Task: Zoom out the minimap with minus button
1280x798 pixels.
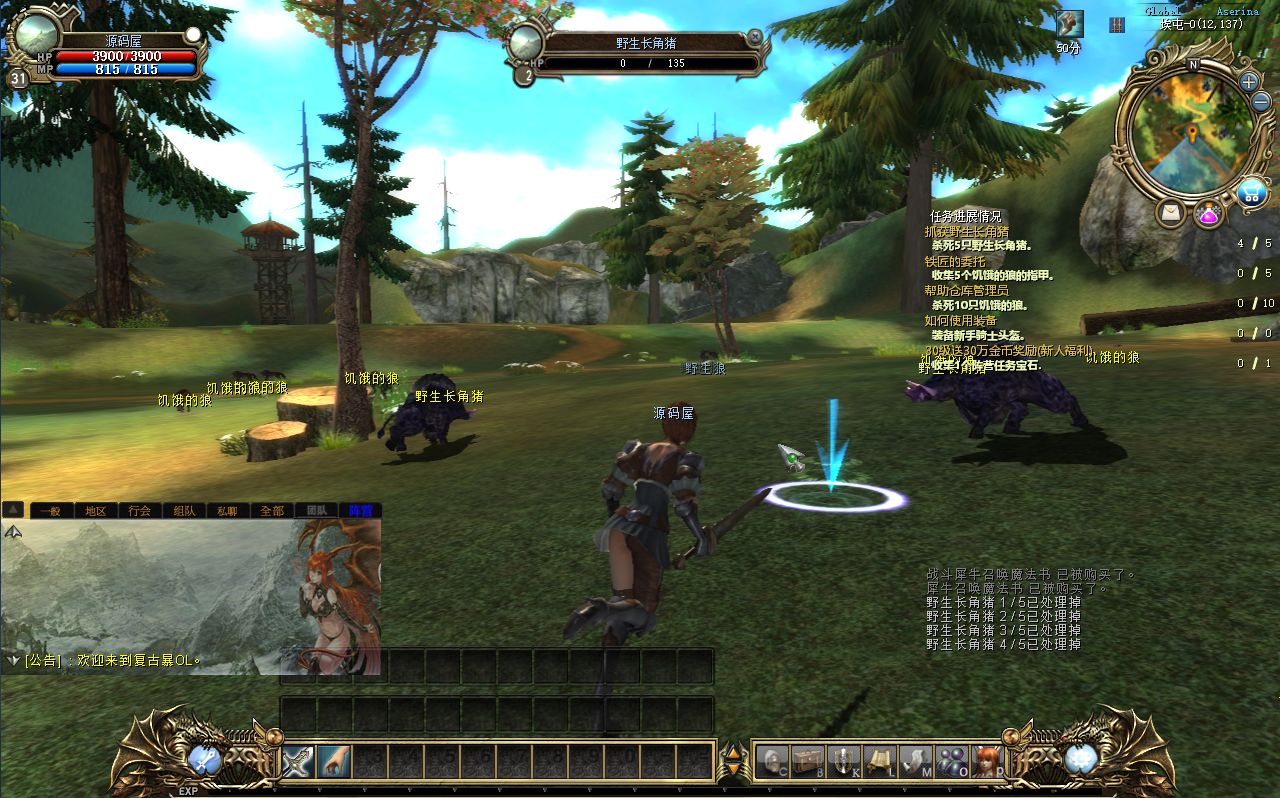Action: coord(1259,102)
